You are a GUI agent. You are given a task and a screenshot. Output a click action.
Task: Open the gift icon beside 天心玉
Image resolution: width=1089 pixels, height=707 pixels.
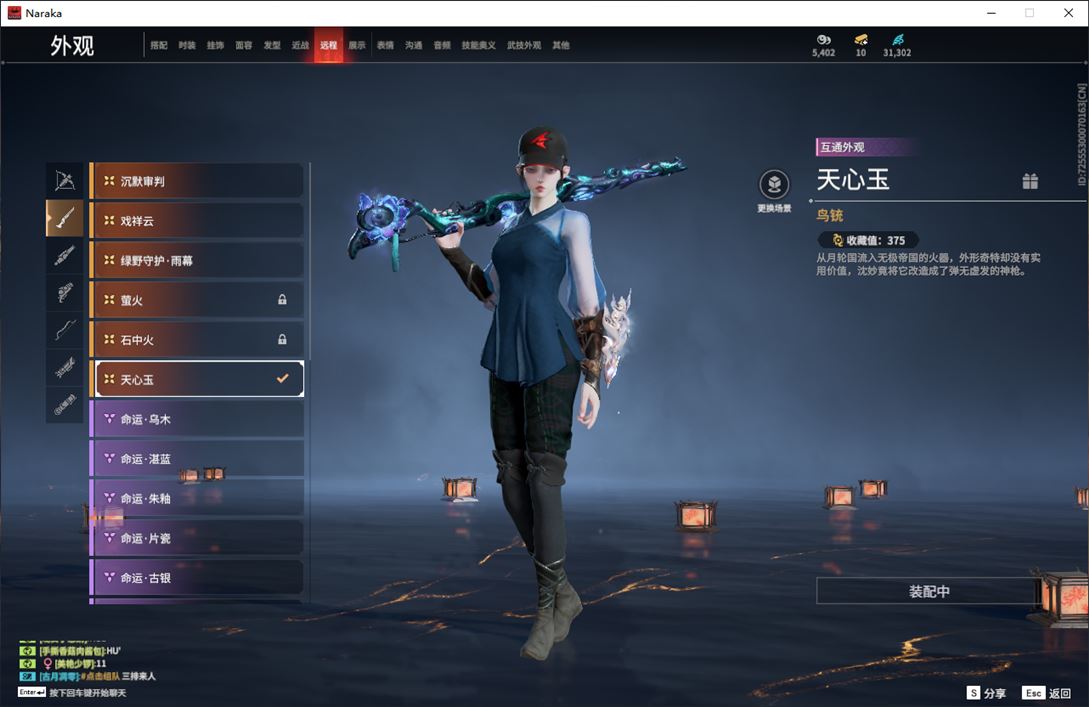[x=1030, y=181]
